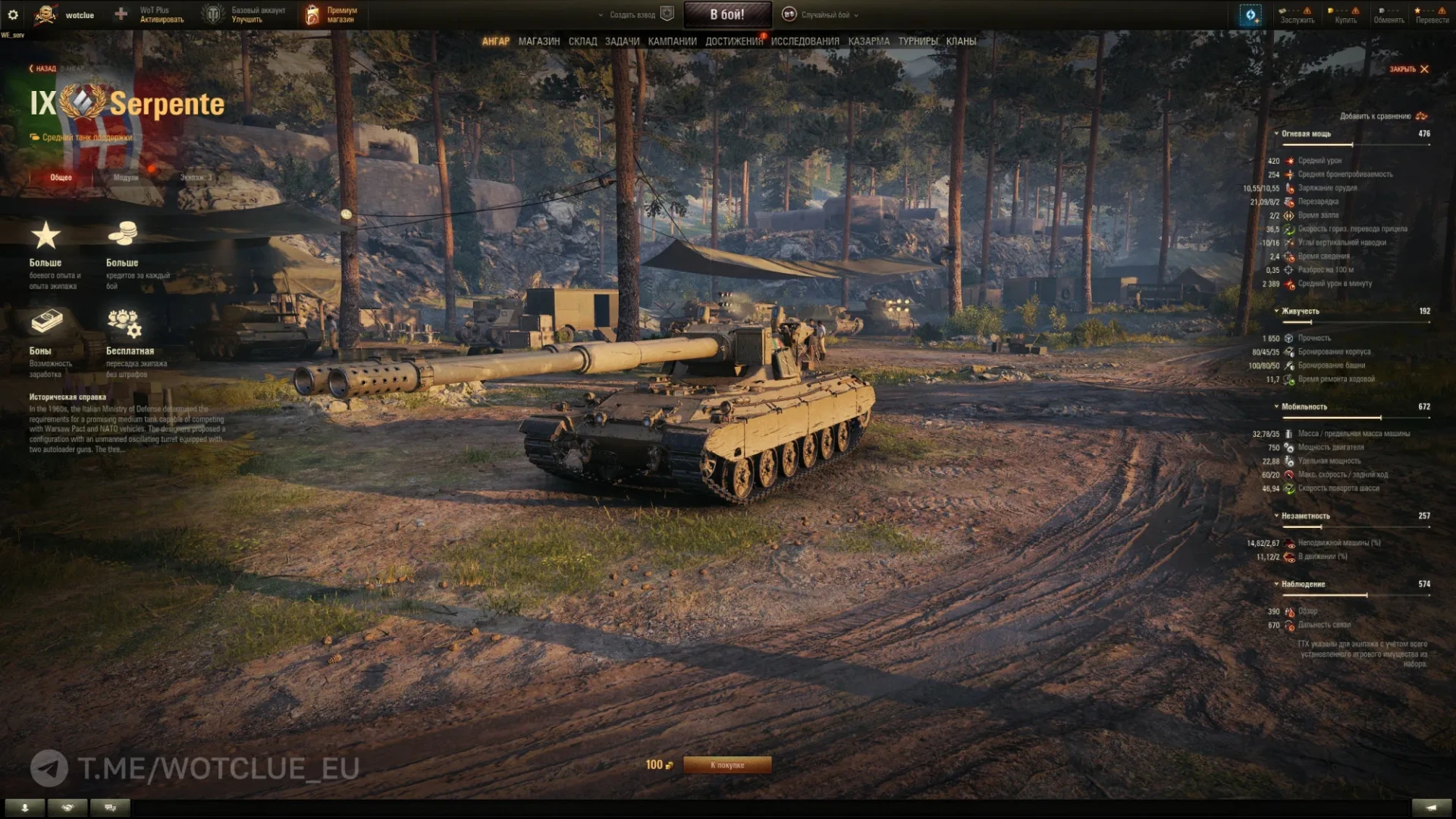Open the settings gear icon
This screenshot has height=819, width=1456.
click(x=13, y=14)
